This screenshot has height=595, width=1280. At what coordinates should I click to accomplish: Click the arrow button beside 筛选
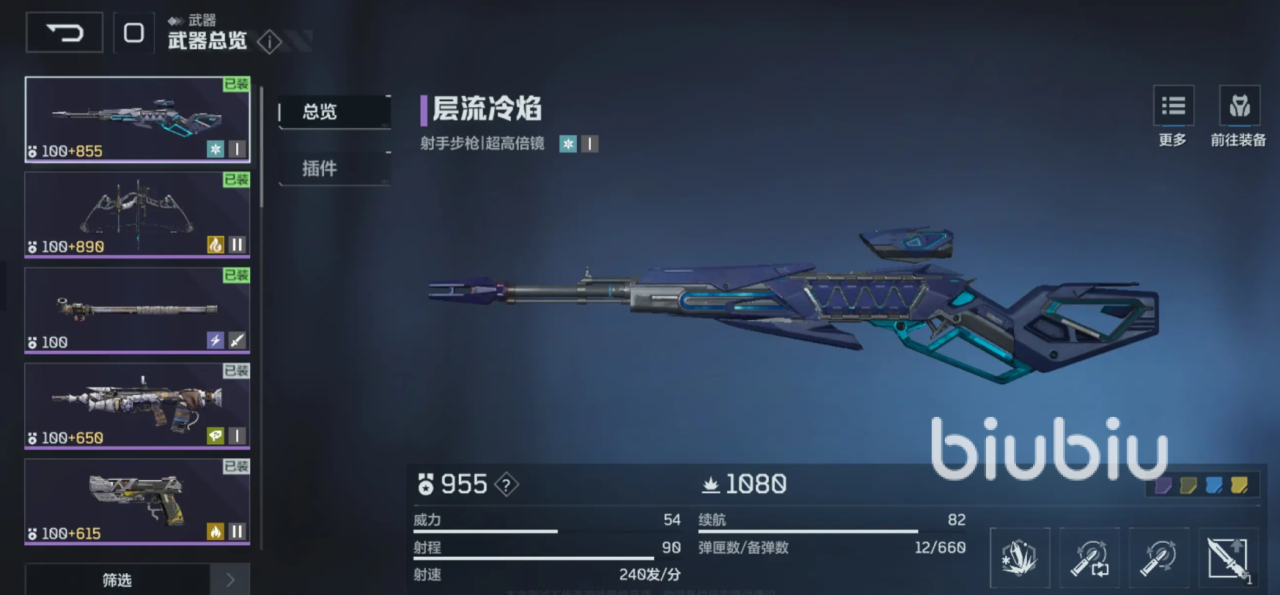[x=230, y=580]
